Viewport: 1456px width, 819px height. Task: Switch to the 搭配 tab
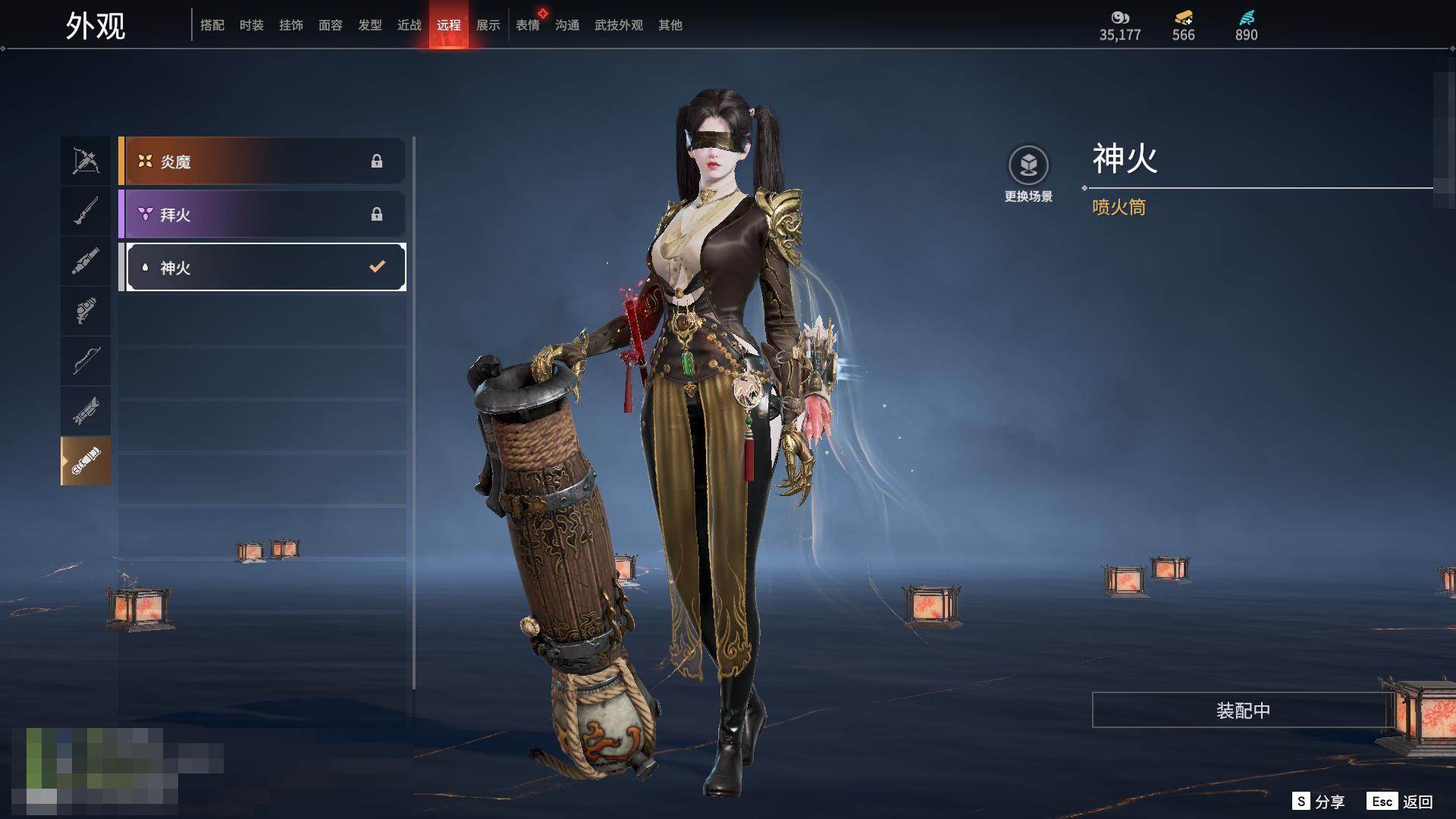click(212, 25)
